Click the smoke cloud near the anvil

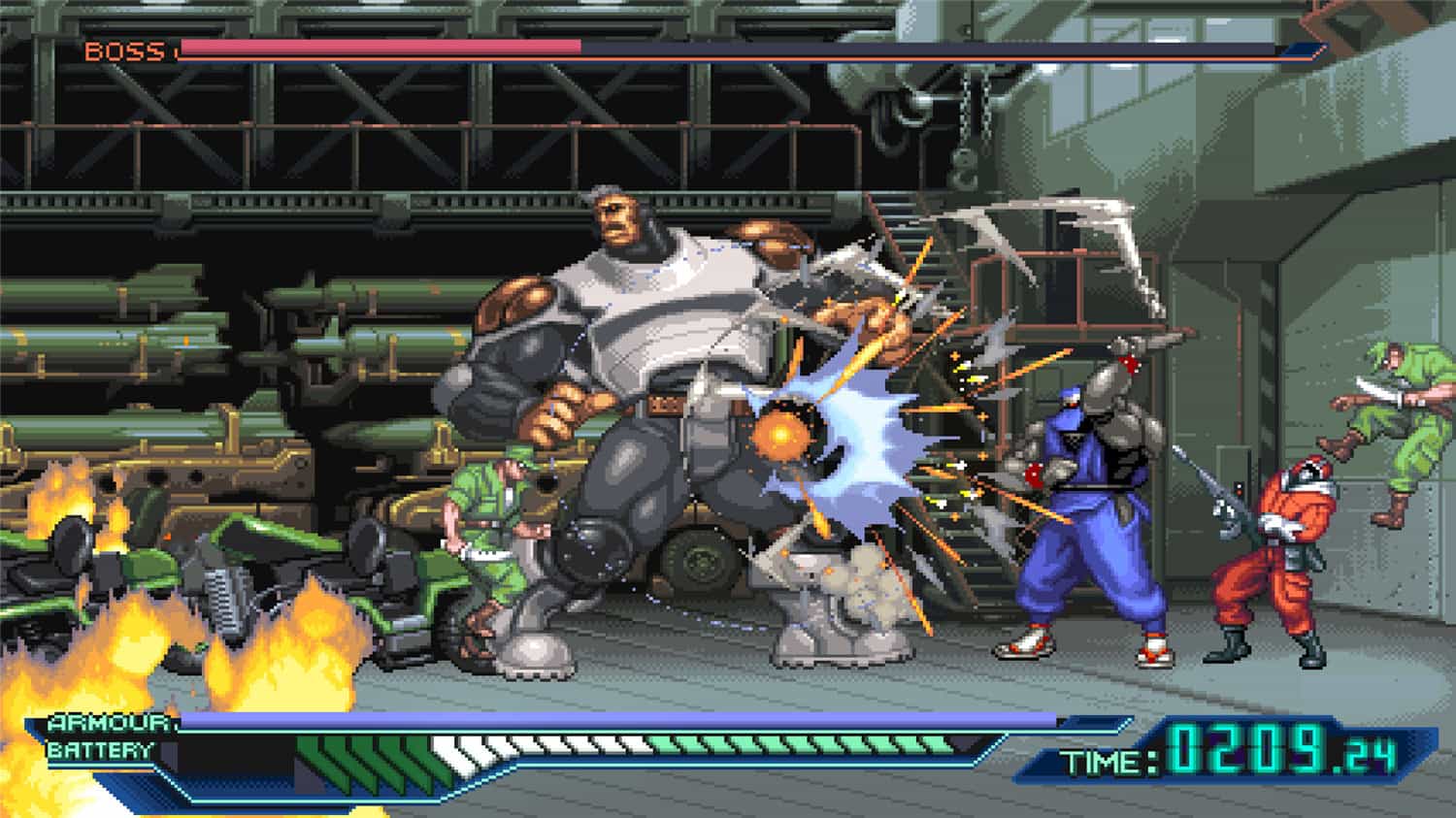pos(864,573)
